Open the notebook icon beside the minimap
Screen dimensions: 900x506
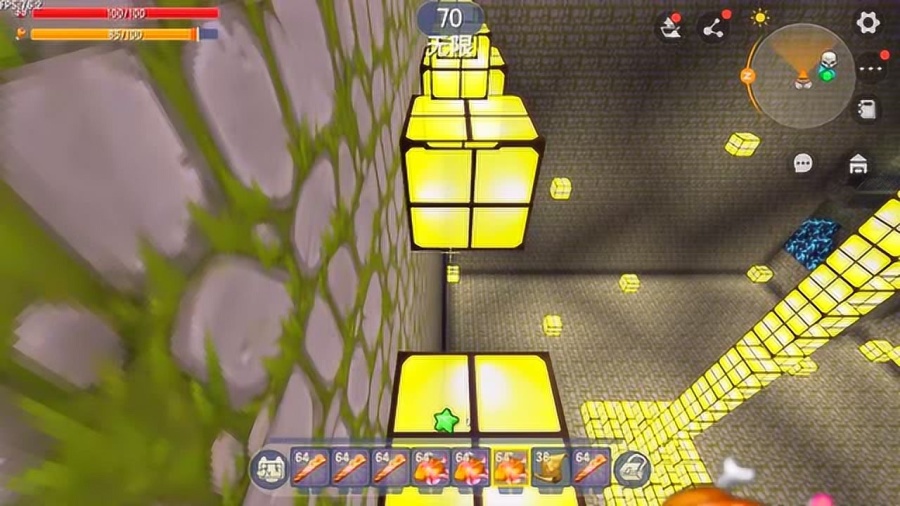point(868,109)
